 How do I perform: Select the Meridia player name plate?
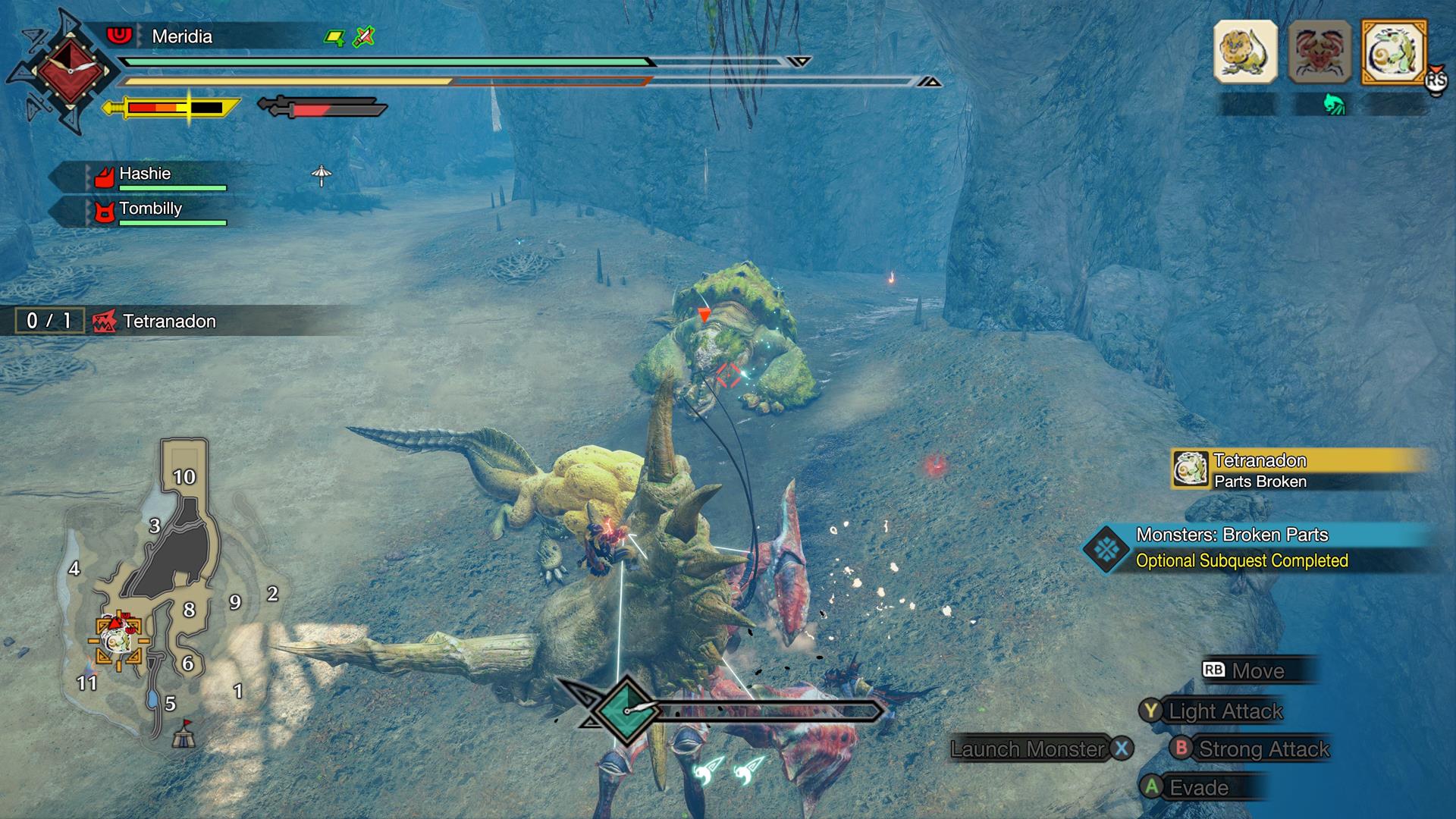182,36
